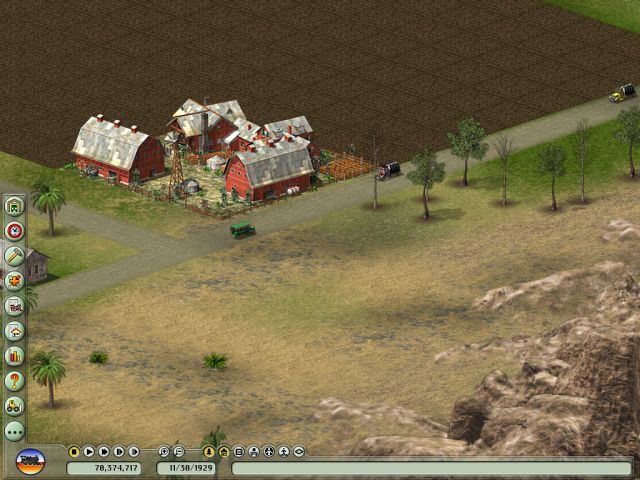This screenshot has width=640, height=480.
Task: Open the house icon side button
Action: 14,330
